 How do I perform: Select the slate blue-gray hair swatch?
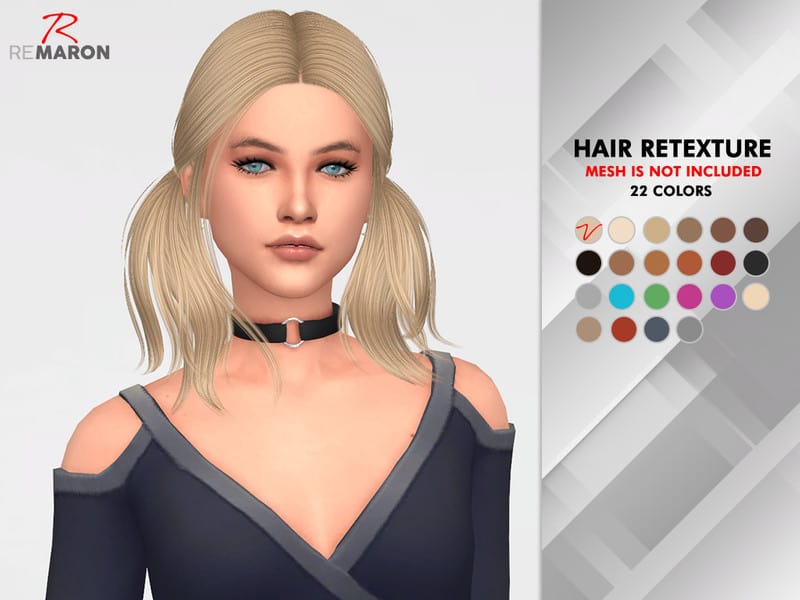pyautogui.click(x=656, y=328)
